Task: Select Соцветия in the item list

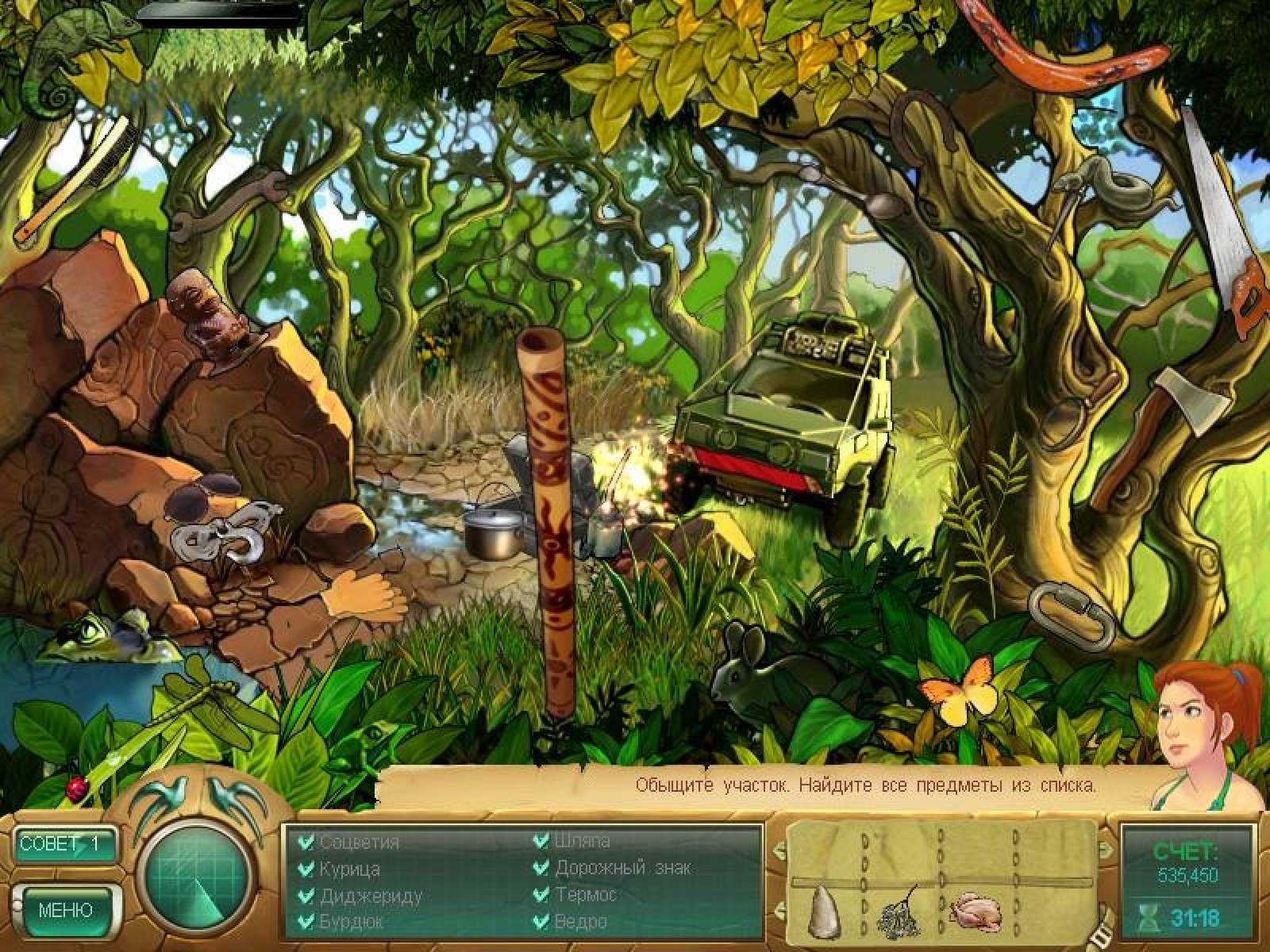Action: [359, 843]
